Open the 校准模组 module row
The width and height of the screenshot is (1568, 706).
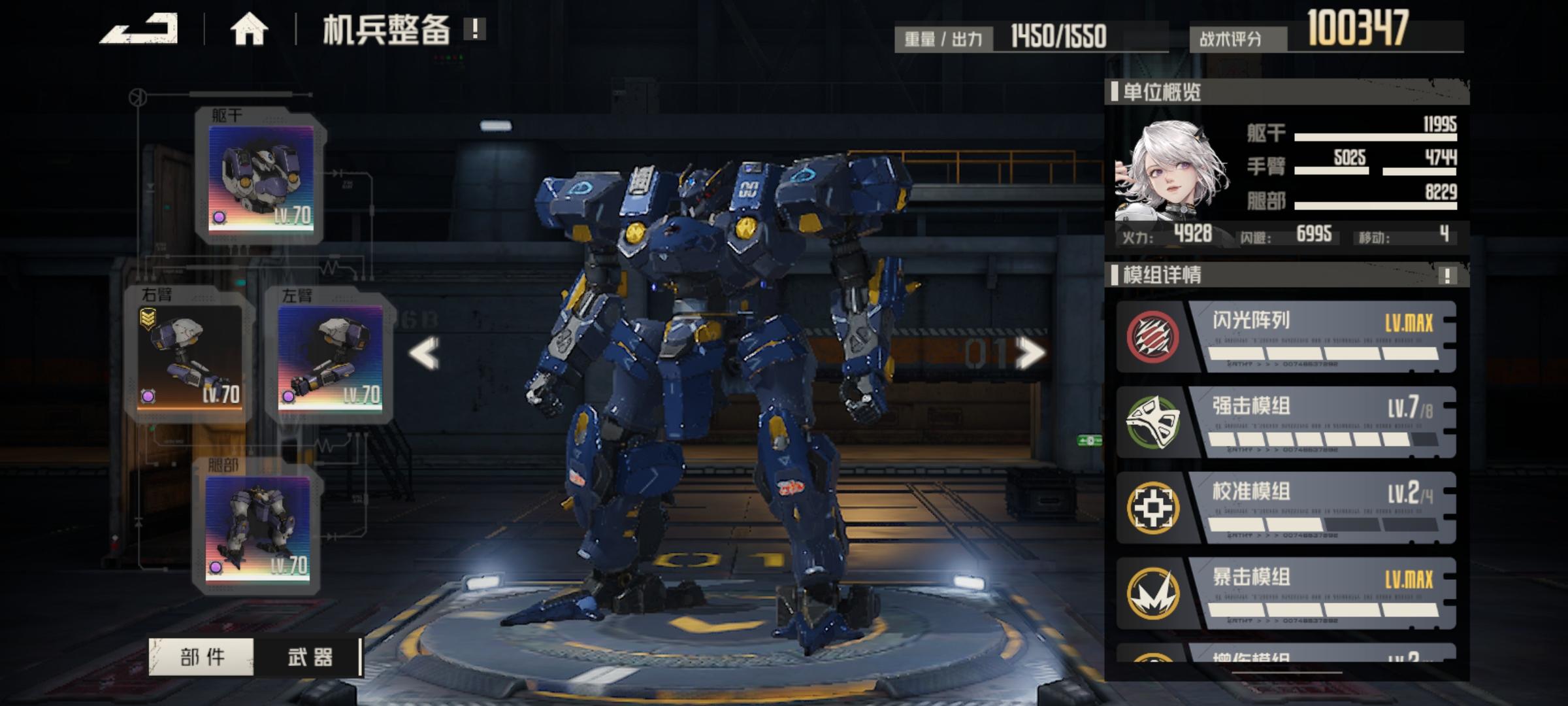tap(1286, 508)
